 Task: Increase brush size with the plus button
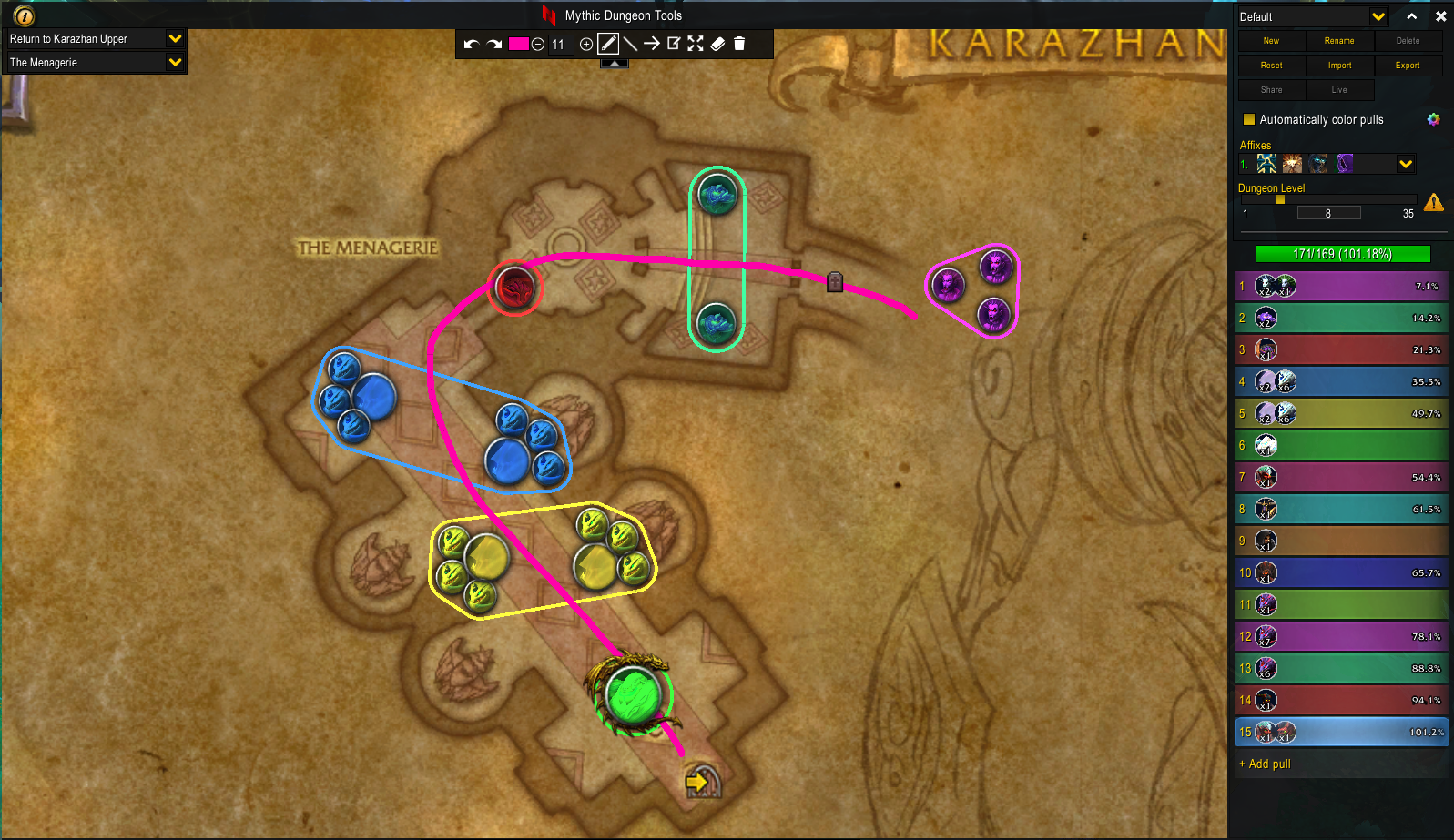tap(586, 44)
